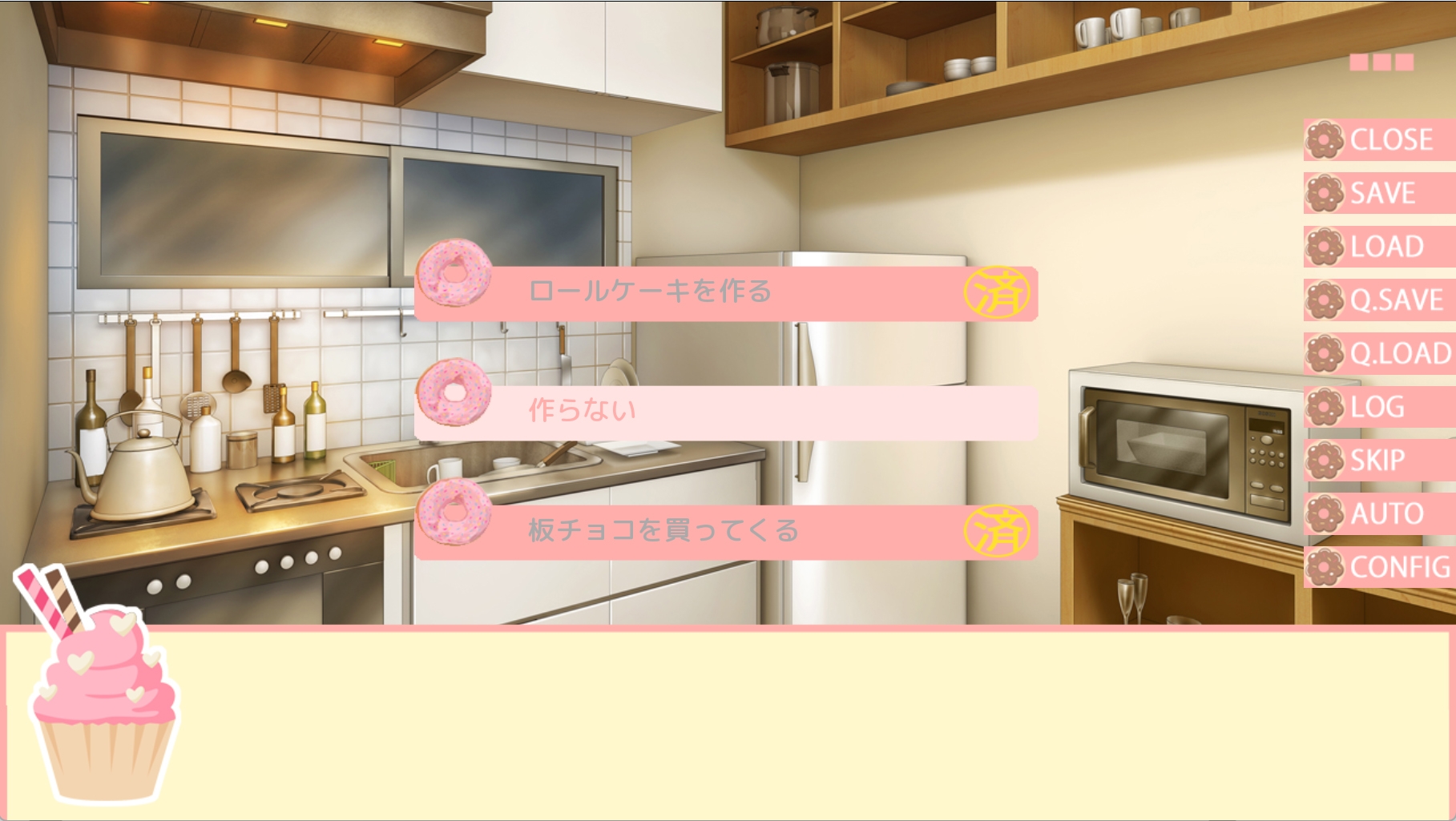1456x821 pixels.
Task: Open the SAVE menu
Action: (1380, 194)
